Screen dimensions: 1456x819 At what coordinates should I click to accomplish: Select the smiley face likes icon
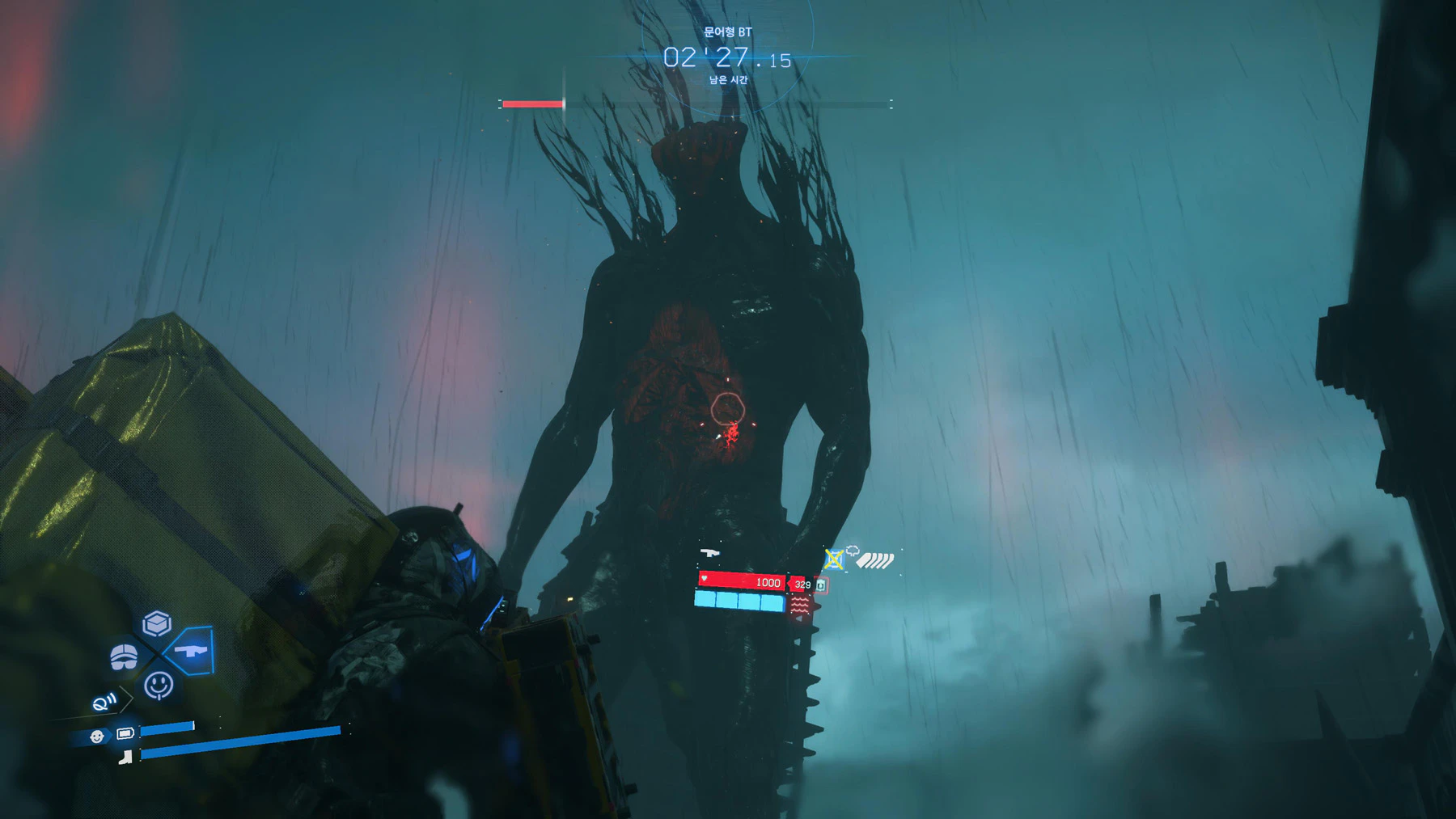click(159, 685)
